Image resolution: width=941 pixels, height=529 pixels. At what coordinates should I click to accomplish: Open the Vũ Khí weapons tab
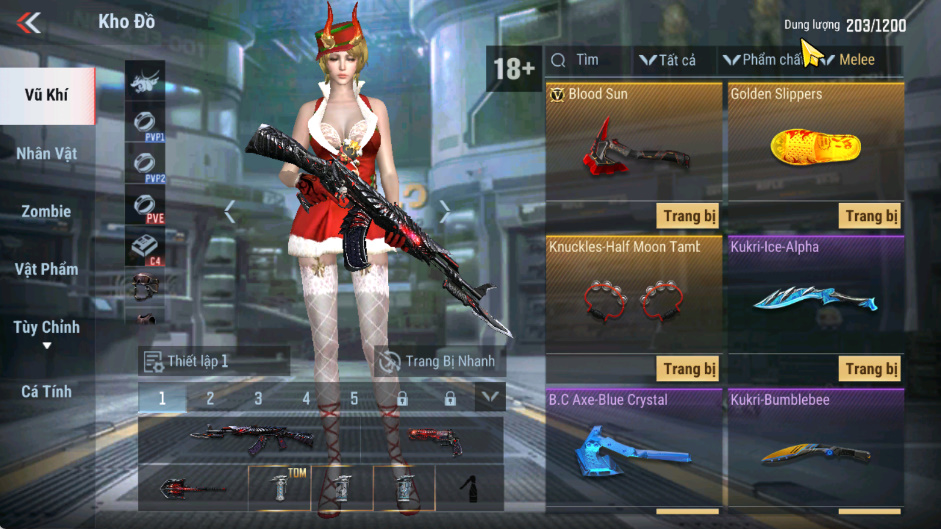pyautogui.click(x=47, y=96)
